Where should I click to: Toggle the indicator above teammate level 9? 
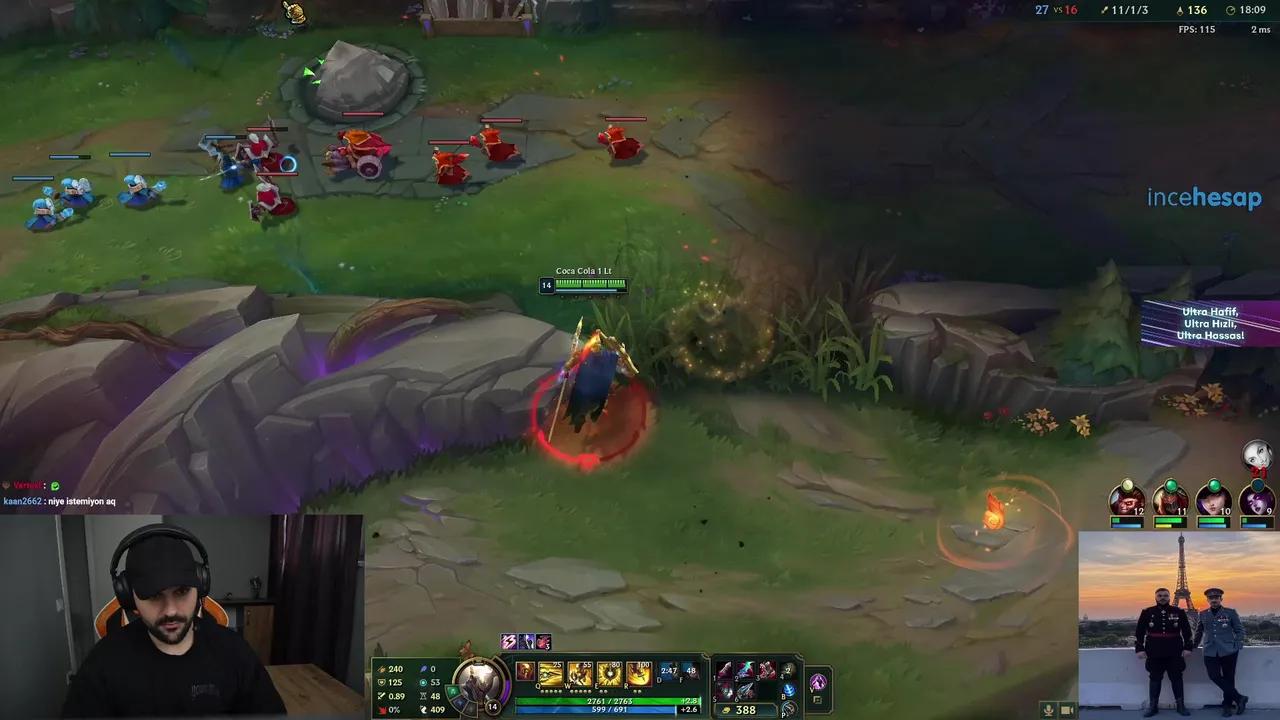coord(1256,486)
